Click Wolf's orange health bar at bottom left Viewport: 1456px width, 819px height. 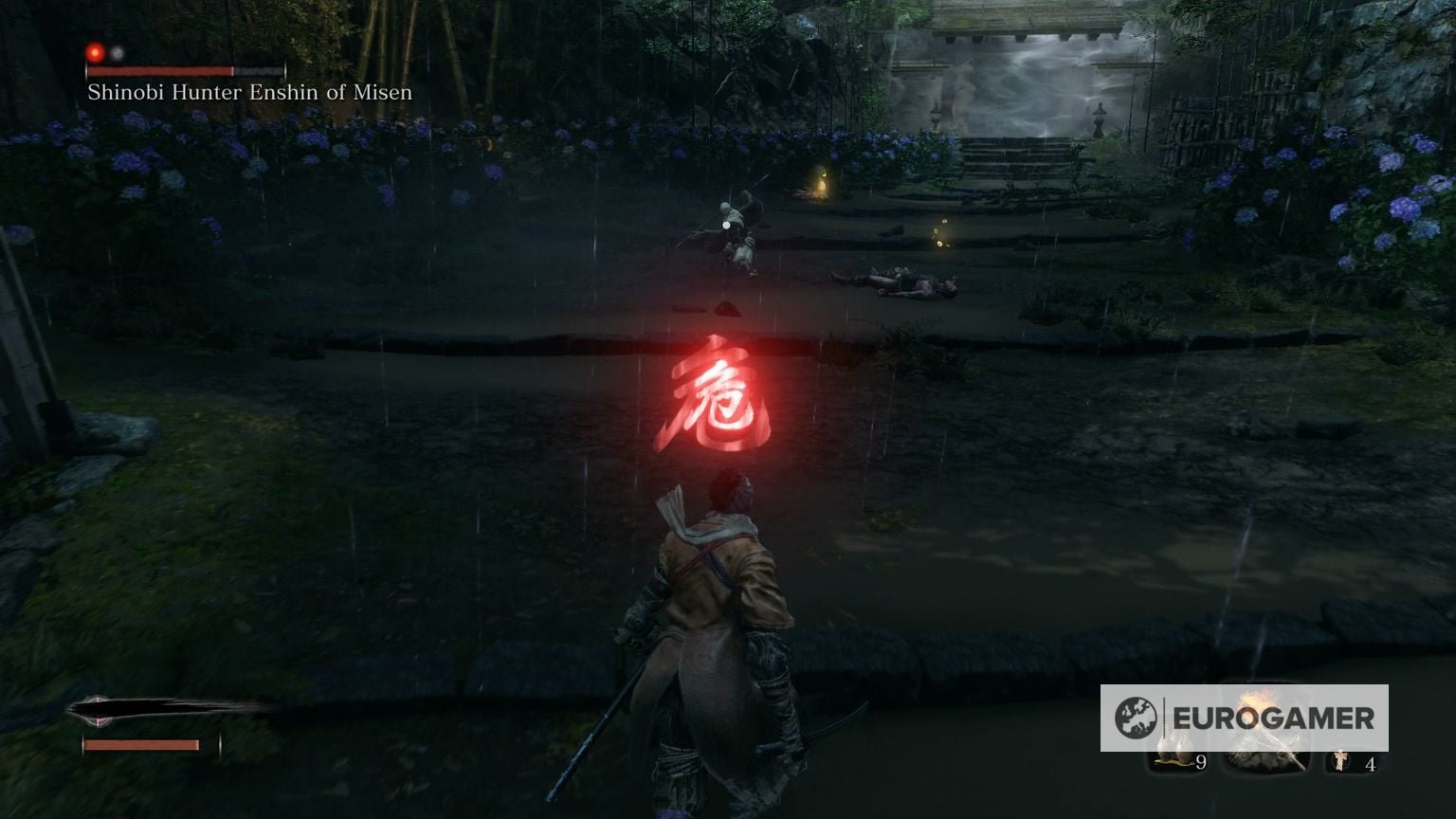click(142, 746)
